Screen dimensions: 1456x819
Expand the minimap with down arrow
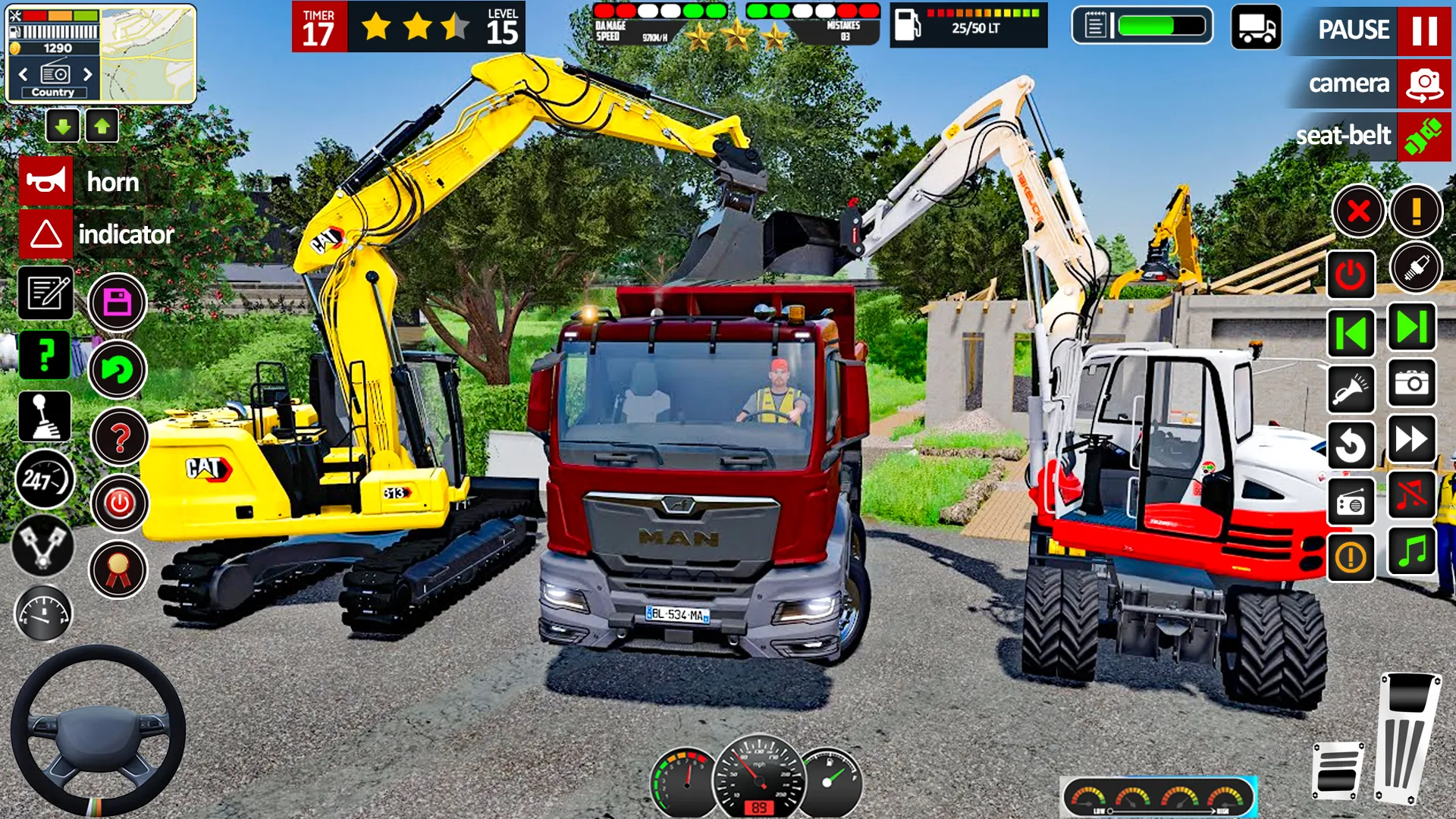[64, 126]
